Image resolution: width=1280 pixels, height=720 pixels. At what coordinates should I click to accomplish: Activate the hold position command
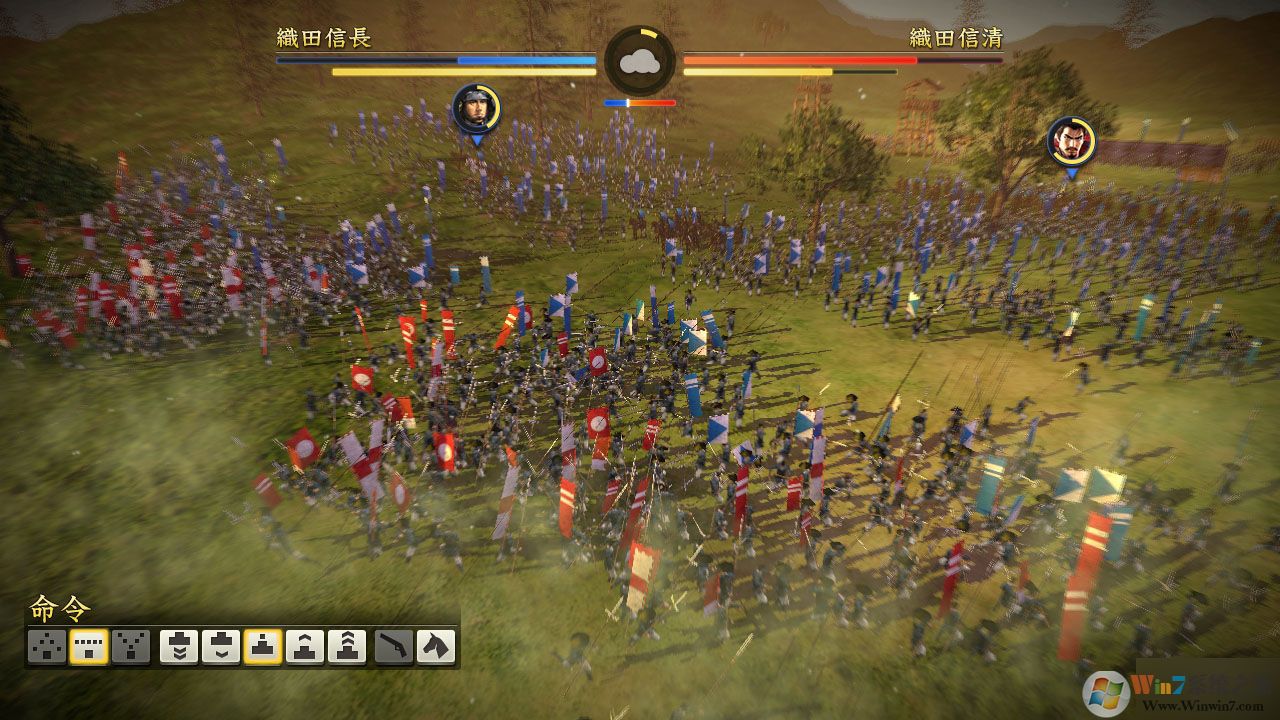point(263,647)
